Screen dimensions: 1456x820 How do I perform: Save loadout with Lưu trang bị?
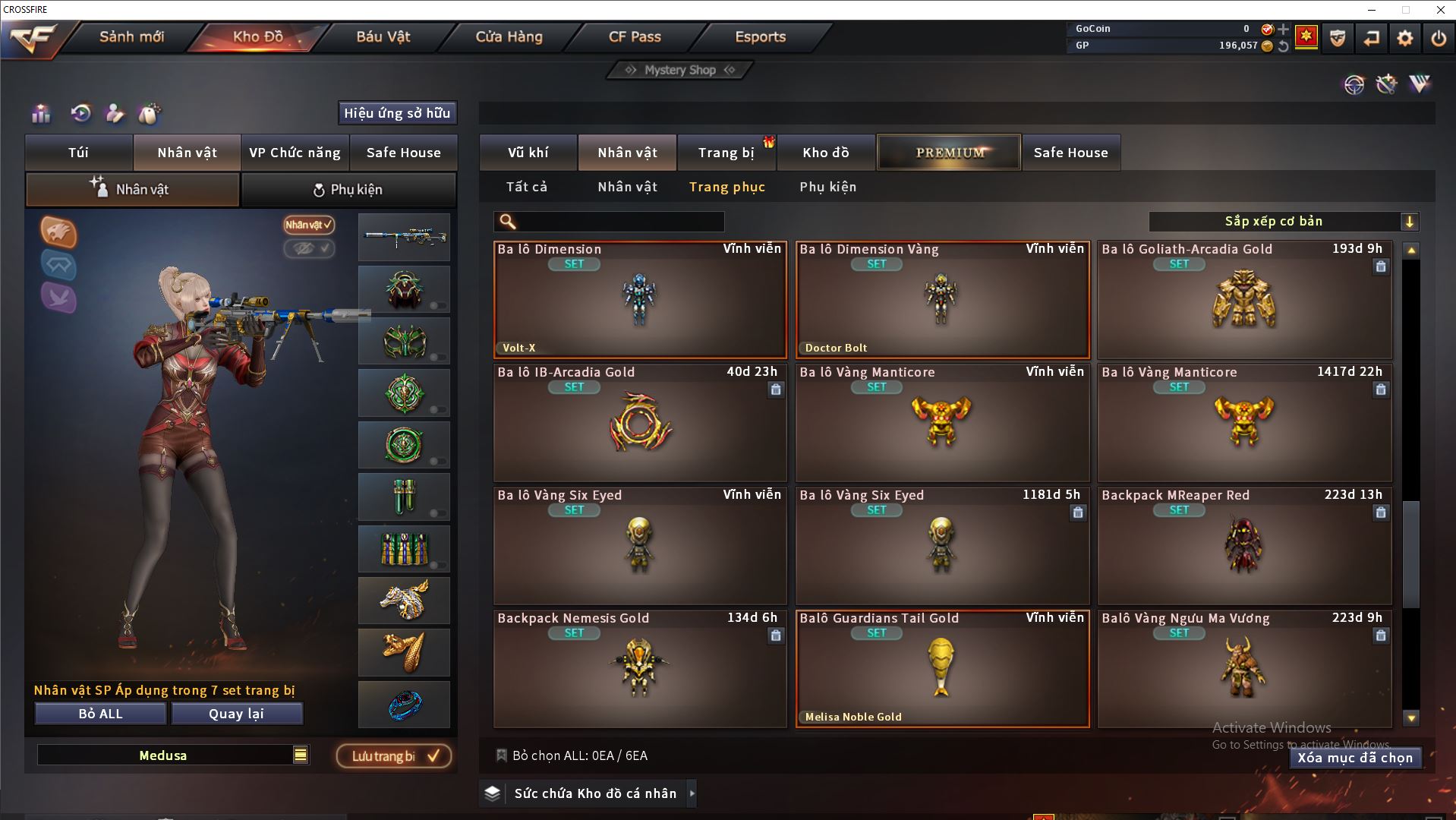pos(394,756)
